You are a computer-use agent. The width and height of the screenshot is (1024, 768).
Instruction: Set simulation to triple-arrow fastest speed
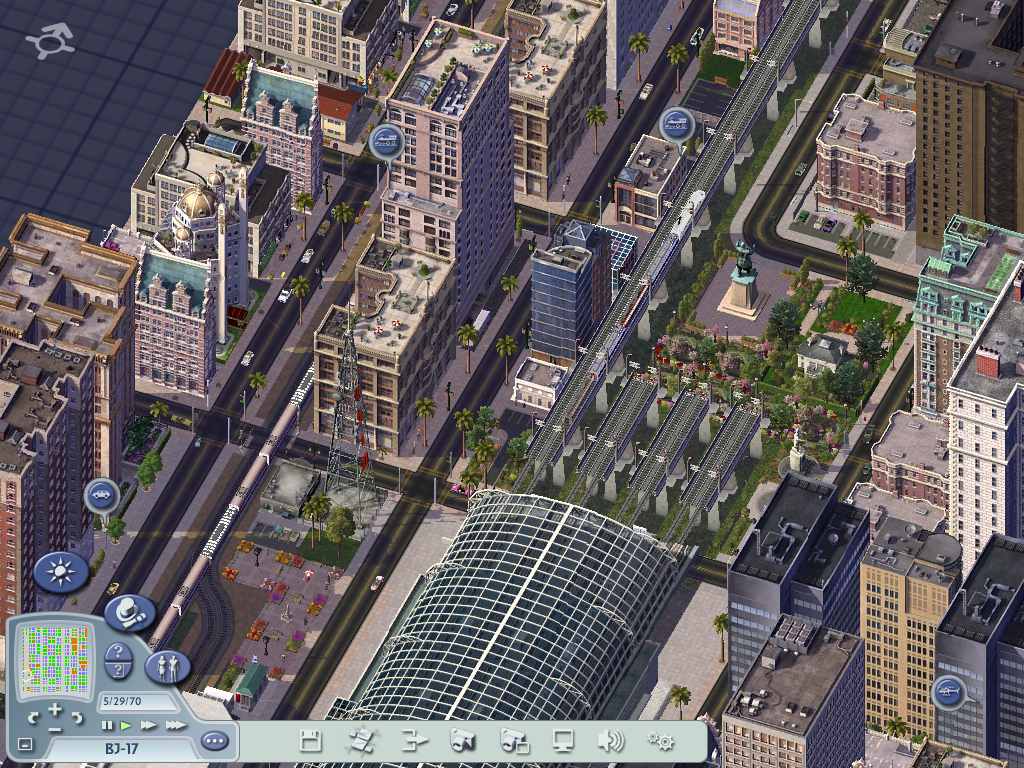pyautogui.click(x=175, y=724)
